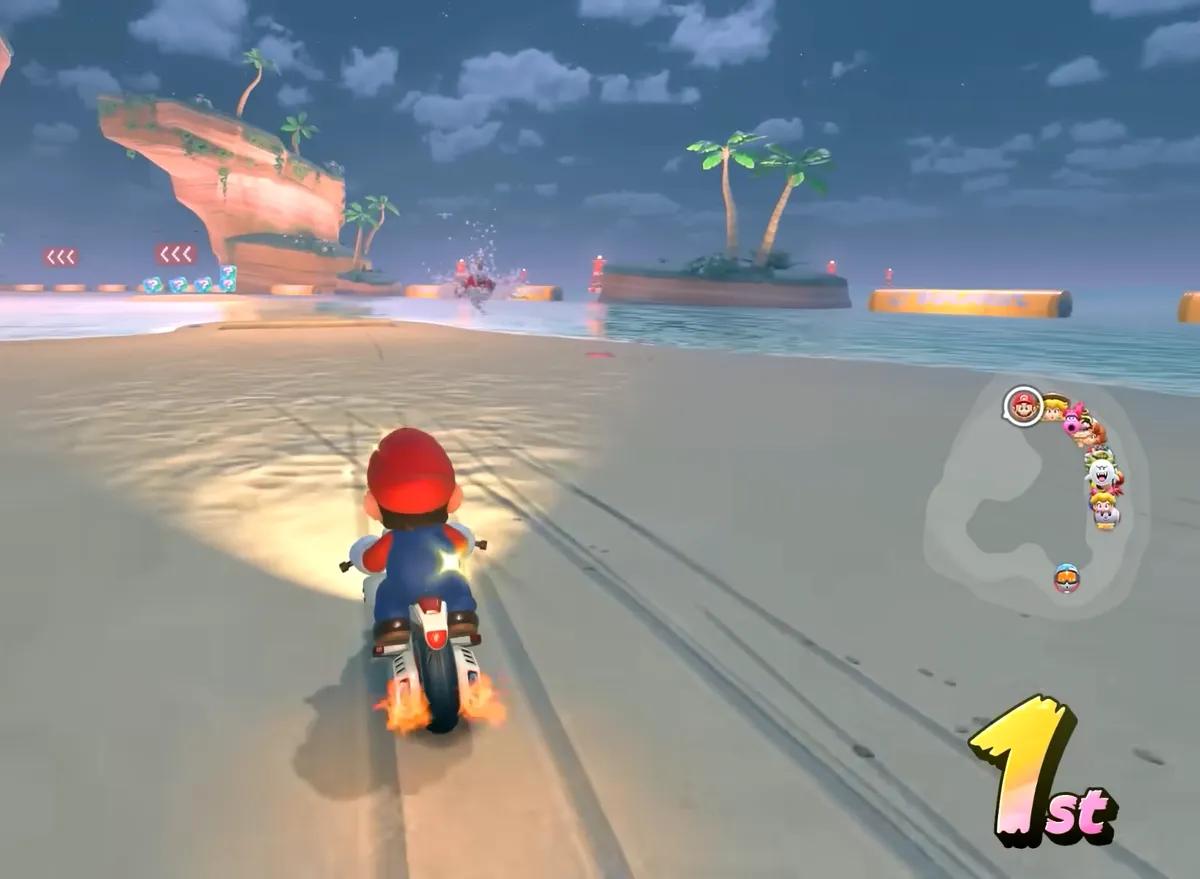Select the goggled racer marker trailing behind

[x=1067, y=578]
